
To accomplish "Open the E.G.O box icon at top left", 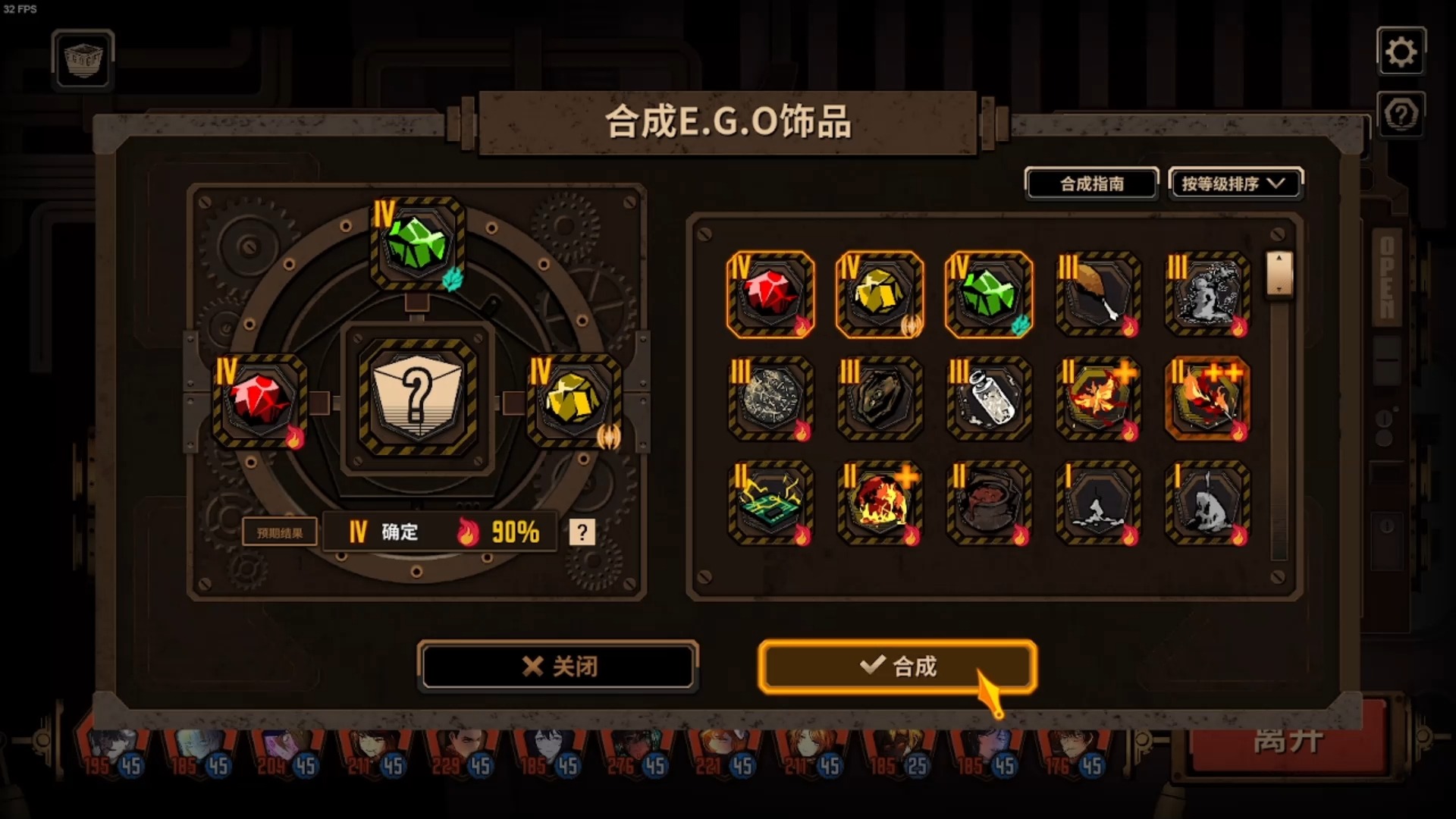I will click(x=82, y=61).
